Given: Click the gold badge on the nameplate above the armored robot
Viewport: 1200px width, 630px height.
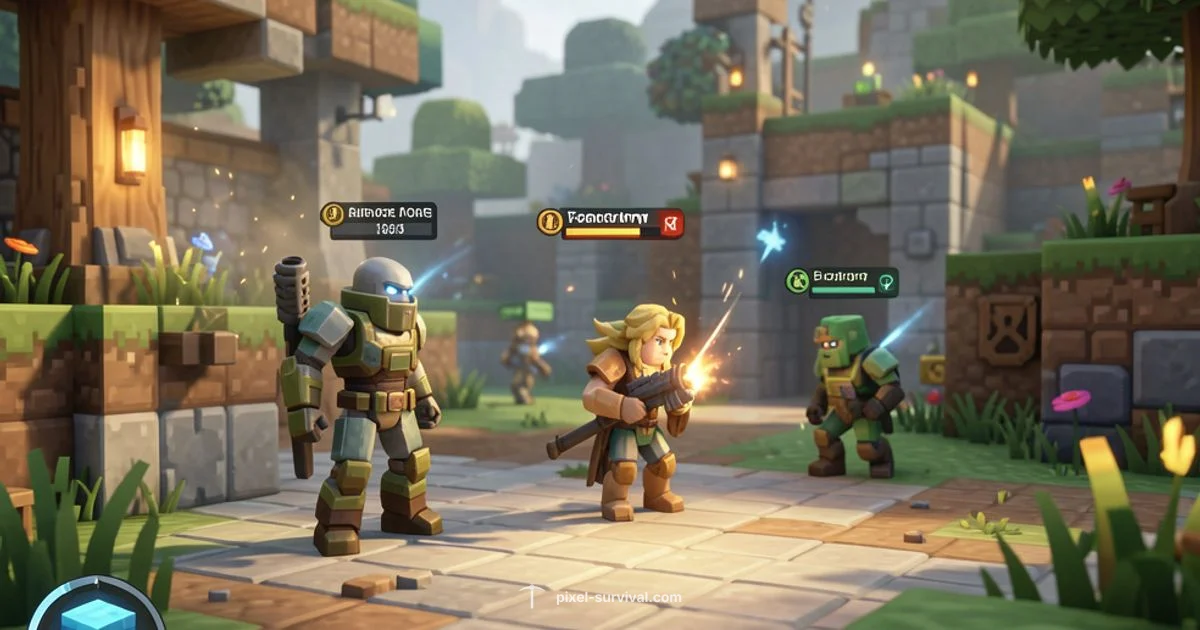Looking at the screenshot, I should click(333, 215).
